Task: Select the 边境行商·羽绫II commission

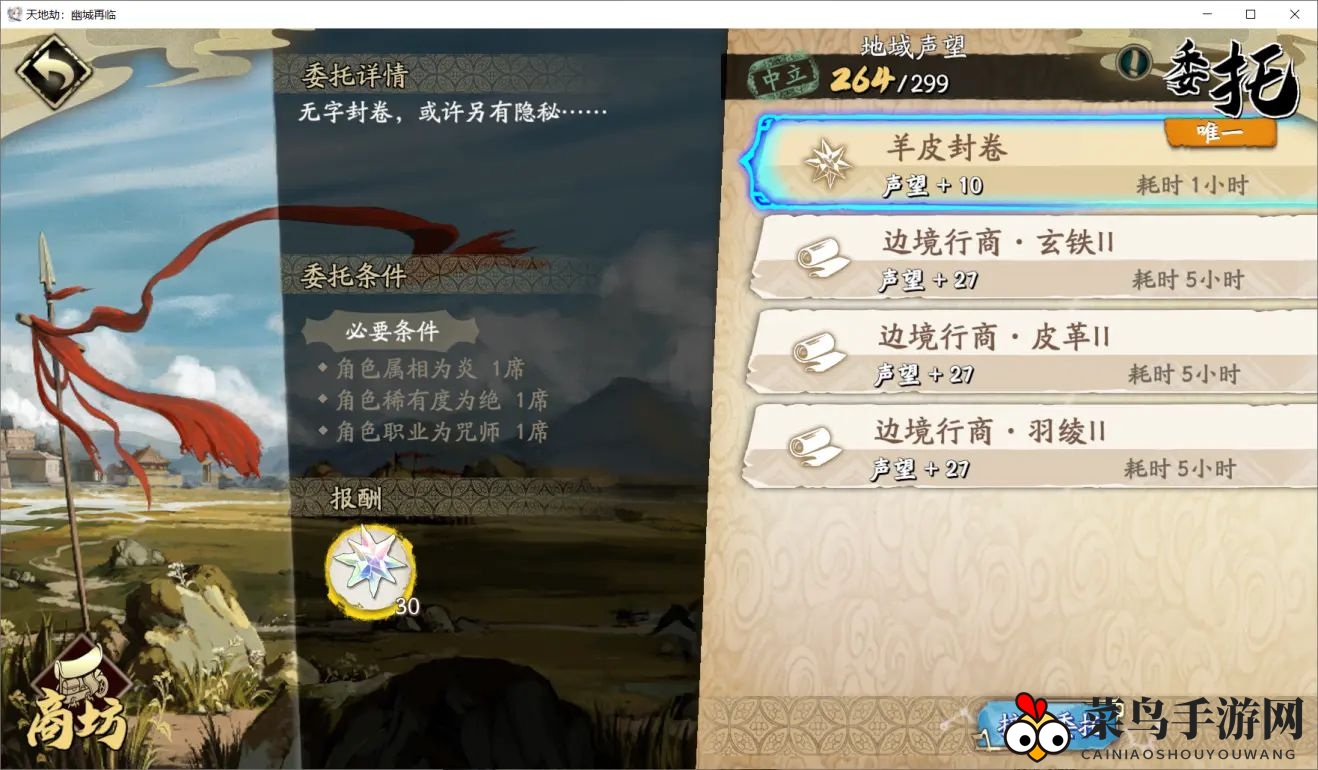Action: (1030, 448)
